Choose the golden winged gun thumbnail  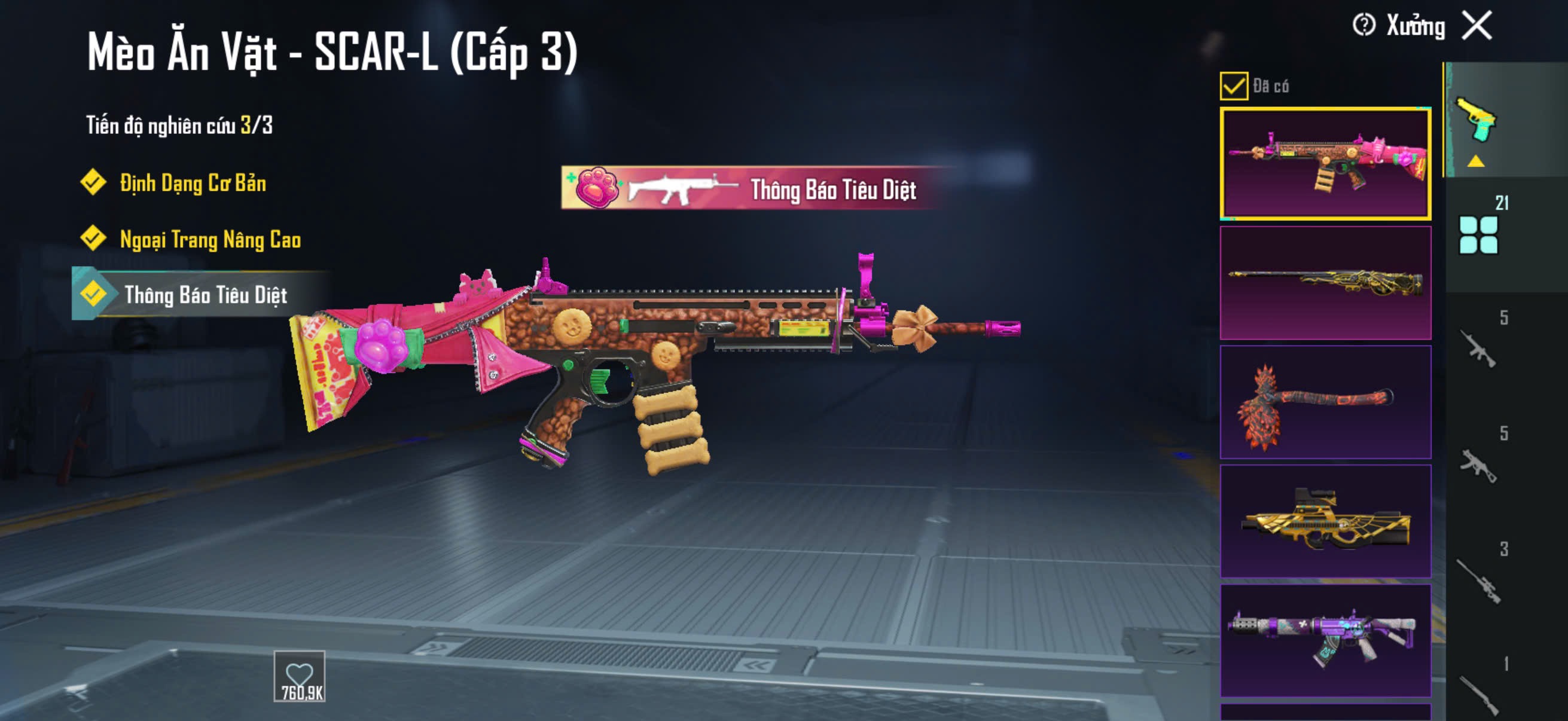(x=1325, y=521)
